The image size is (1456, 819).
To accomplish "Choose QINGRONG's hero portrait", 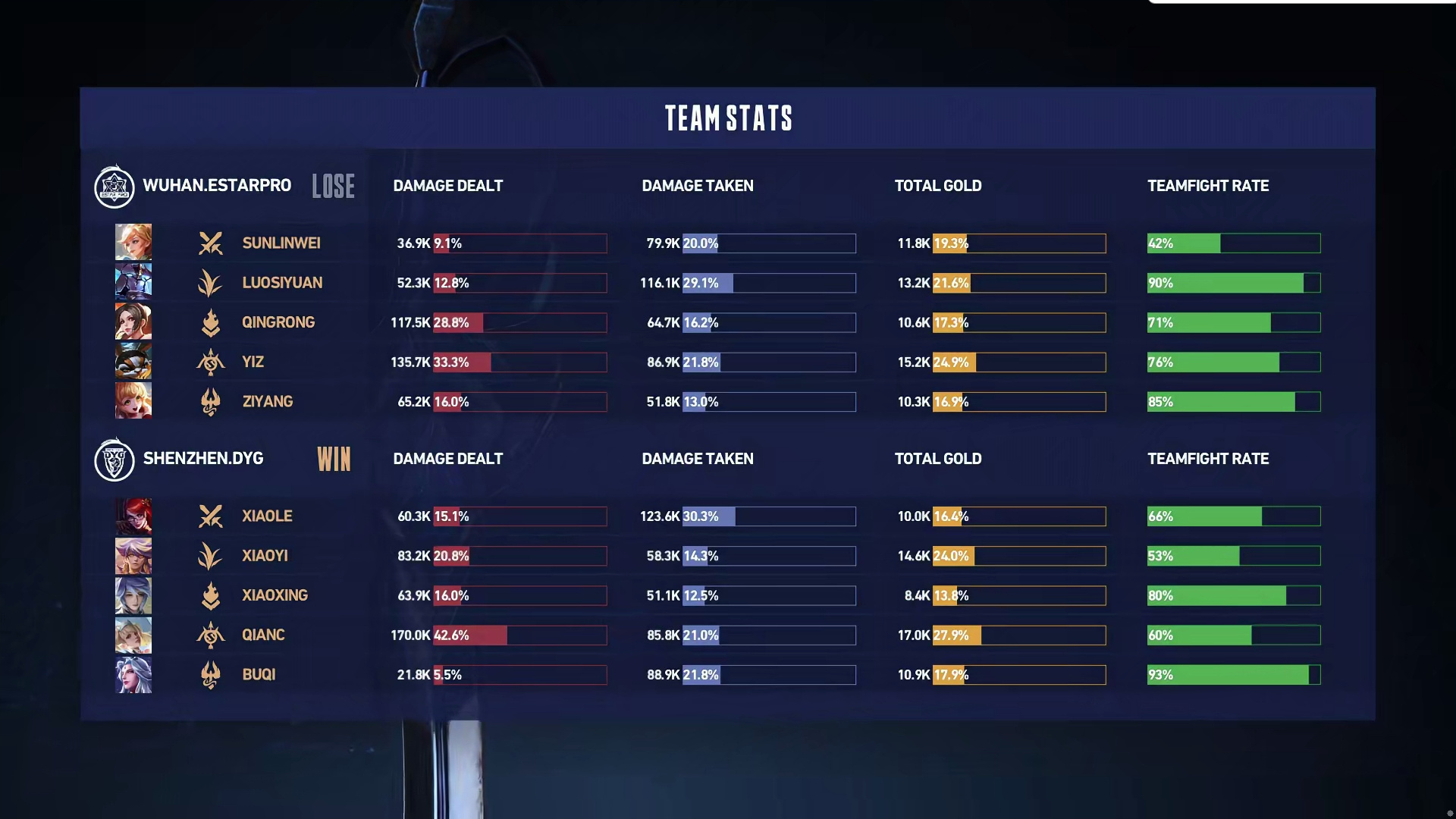I will pos(133,322).
